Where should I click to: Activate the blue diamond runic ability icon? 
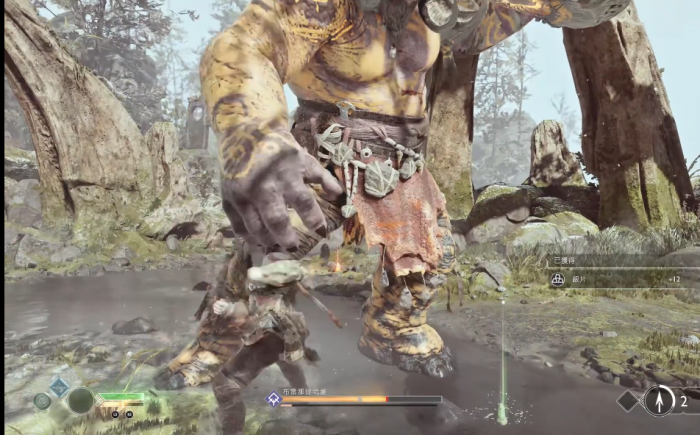[x=59, y=385]
